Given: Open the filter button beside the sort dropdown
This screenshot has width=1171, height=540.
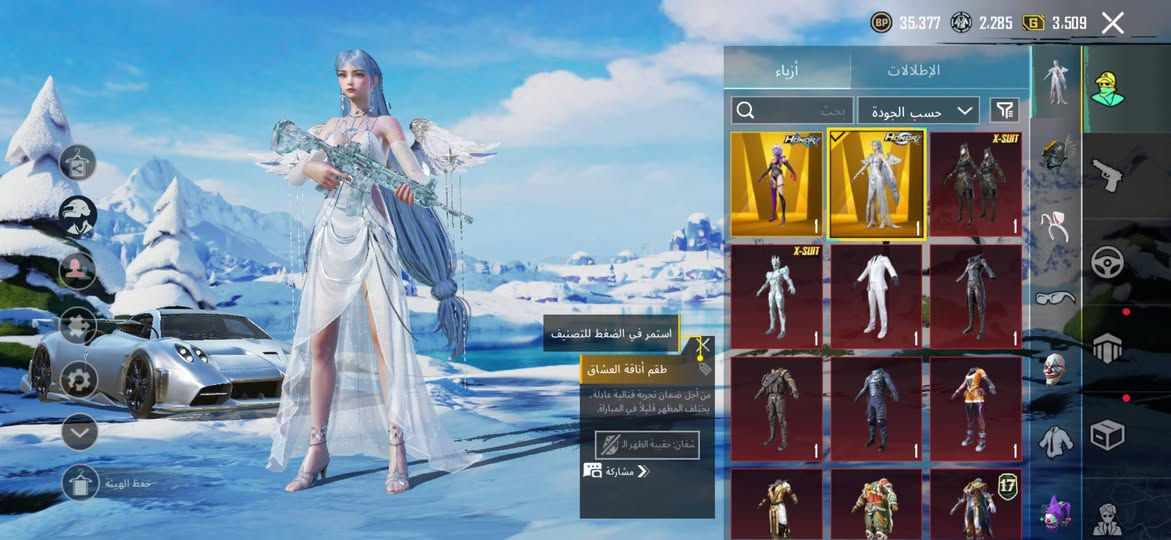Looking at the screenshot, I should click(1004, 110).
